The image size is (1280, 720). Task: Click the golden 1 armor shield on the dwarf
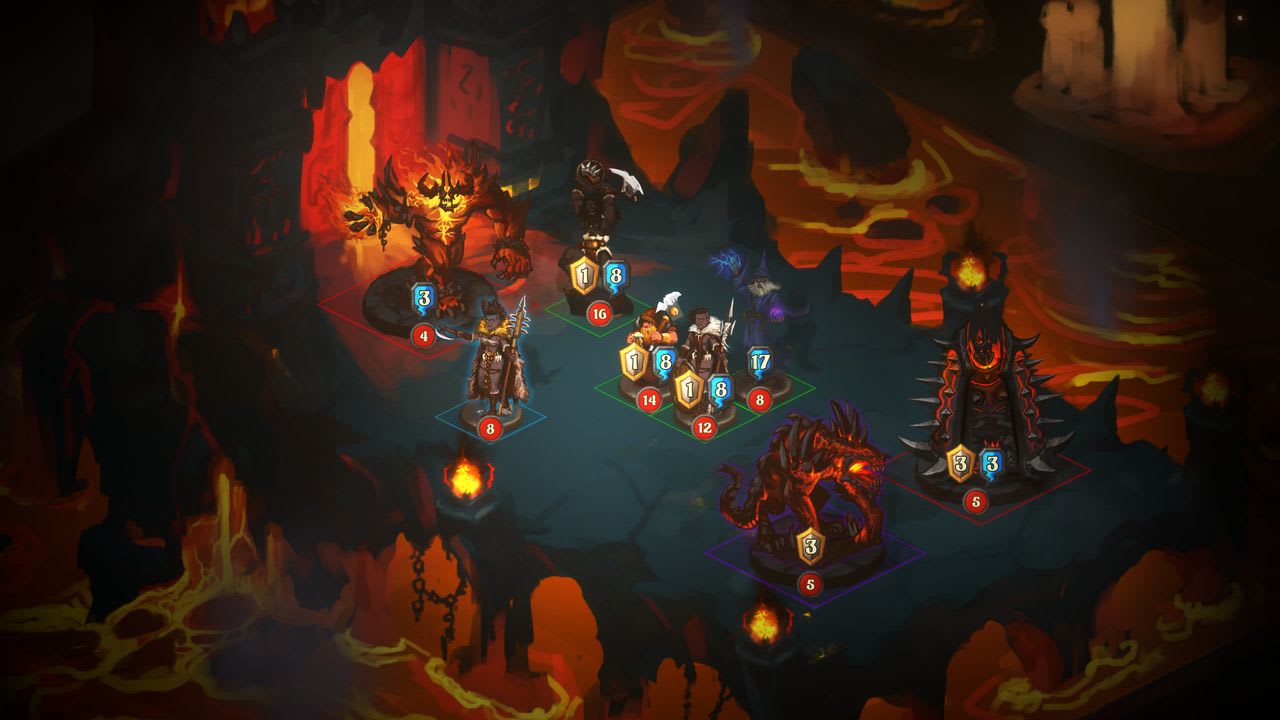click(x=635, y=363)
